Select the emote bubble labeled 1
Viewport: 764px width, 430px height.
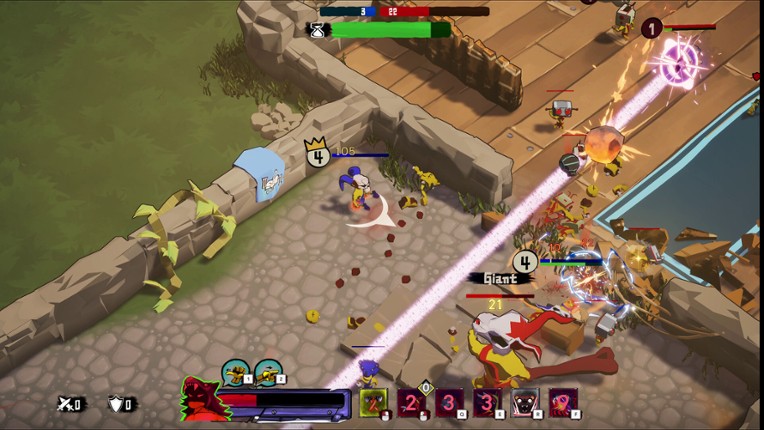(235, 373)
